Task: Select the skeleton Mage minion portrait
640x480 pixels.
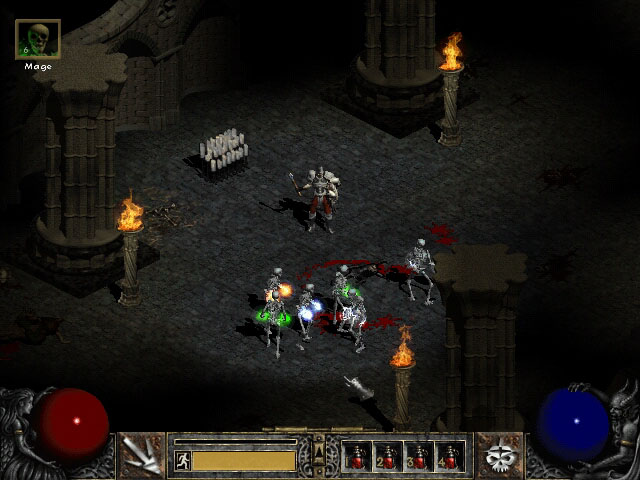Action: (38, 40)
